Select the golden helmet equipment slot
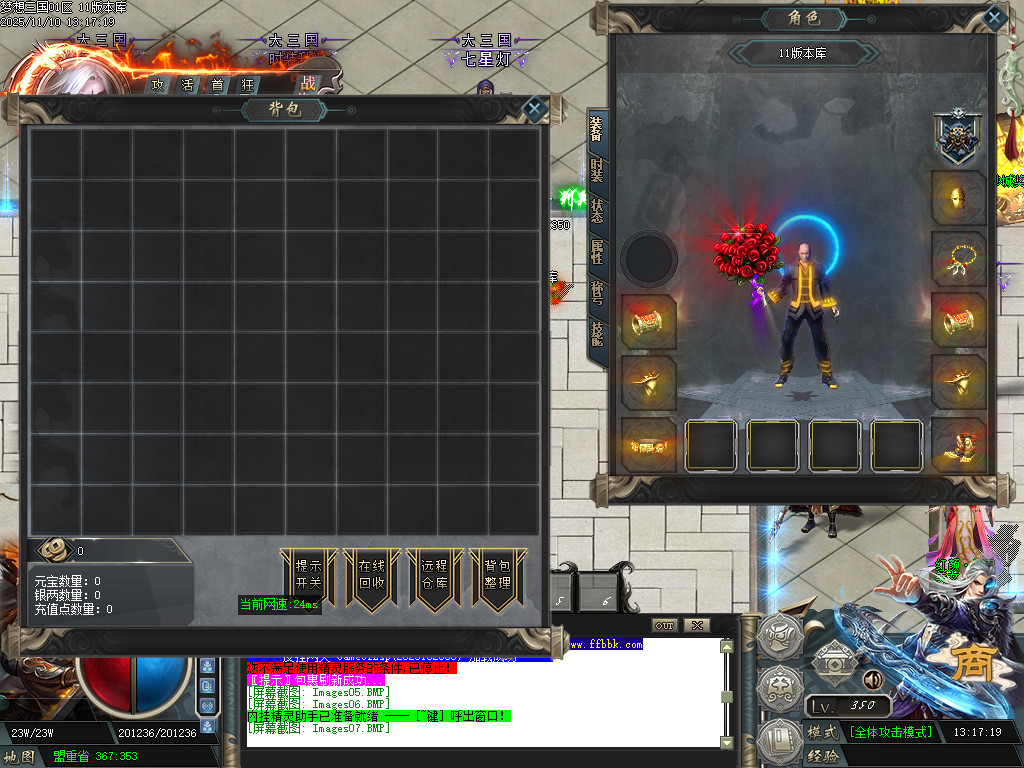The image size is (1024, 768). (959, 197)
